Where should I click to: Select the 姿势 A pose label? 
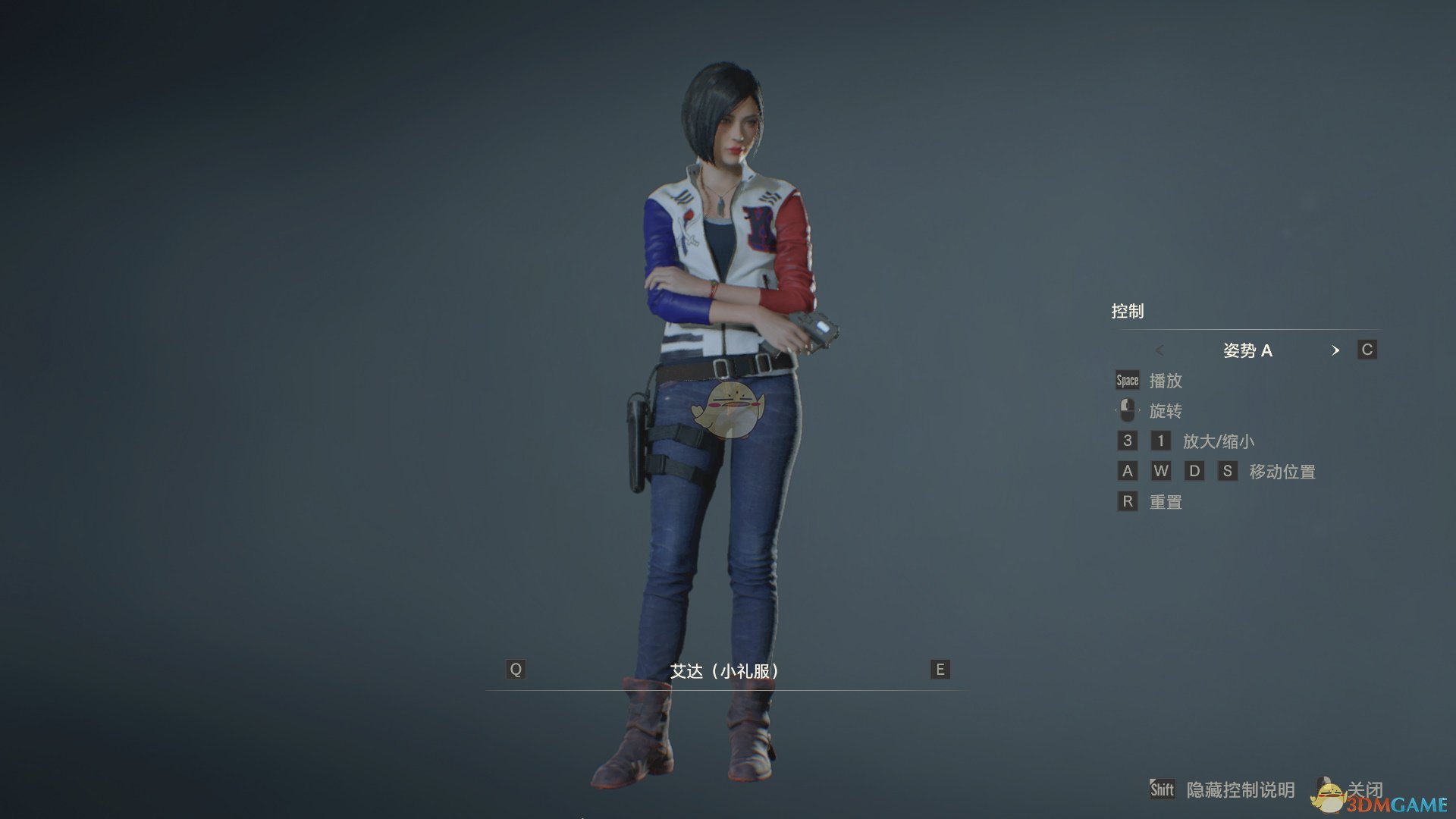(1248, 350)
